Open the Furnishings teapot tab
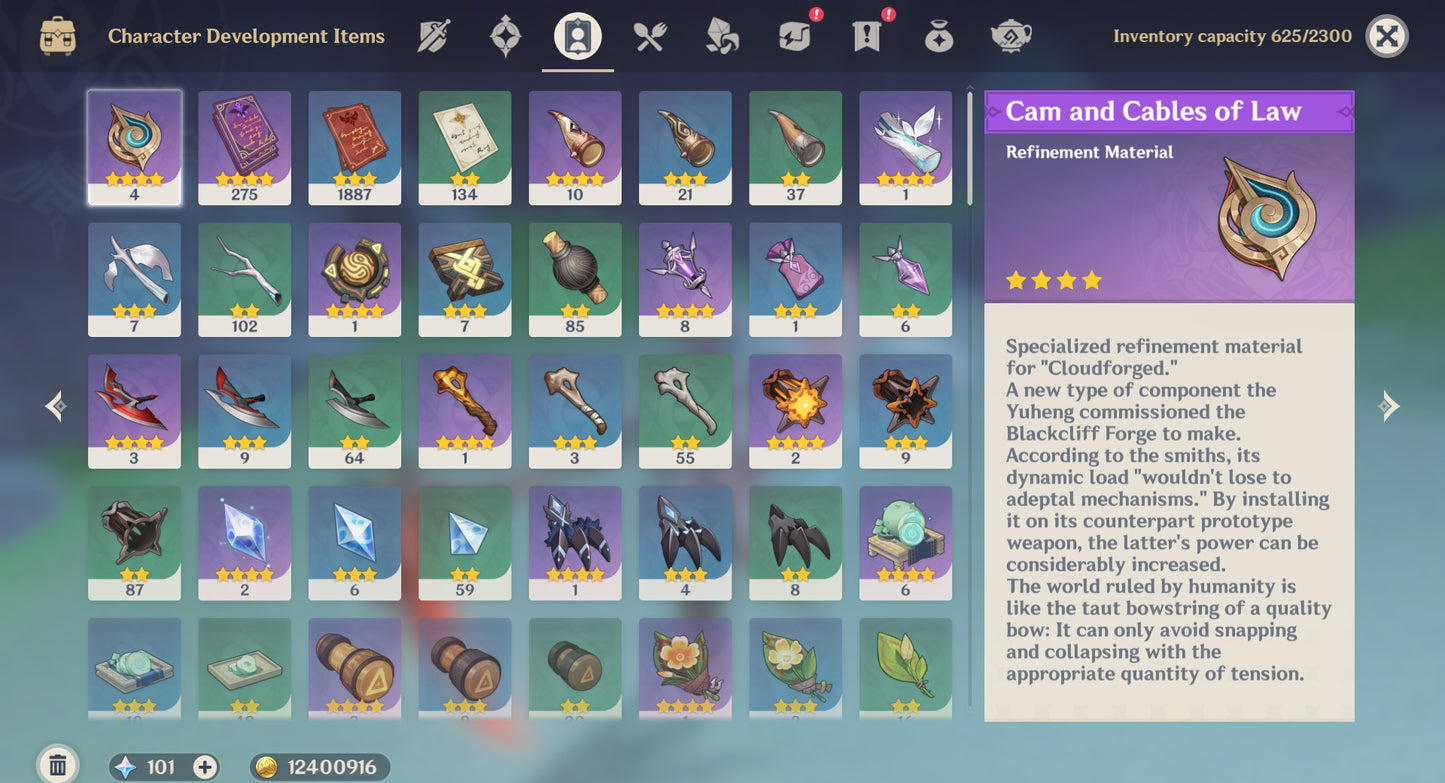The width and height of the screenshot is (1445, 783). coord(1010,37)
